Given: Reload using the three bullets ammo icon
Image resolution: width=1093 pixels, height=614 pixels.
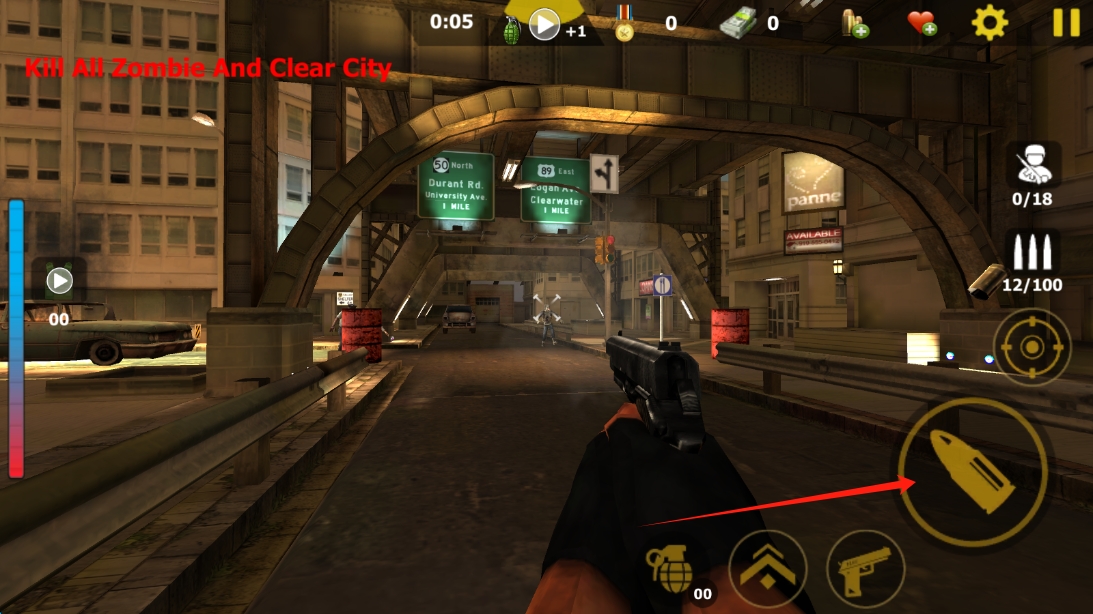Looking at the screenshot, I should point(1033,253).
